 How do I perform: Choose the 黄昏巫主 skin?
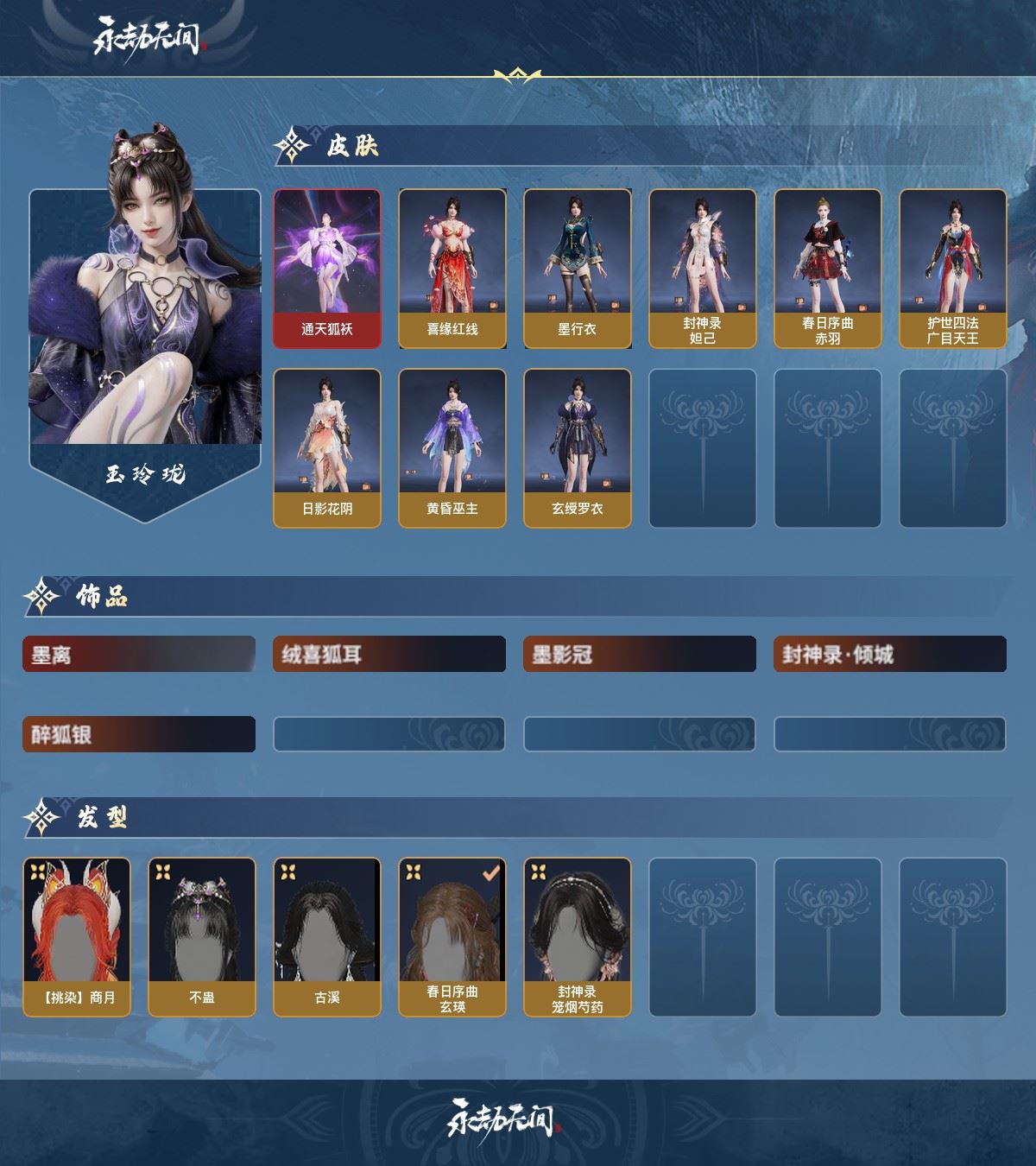pos(452,447)
